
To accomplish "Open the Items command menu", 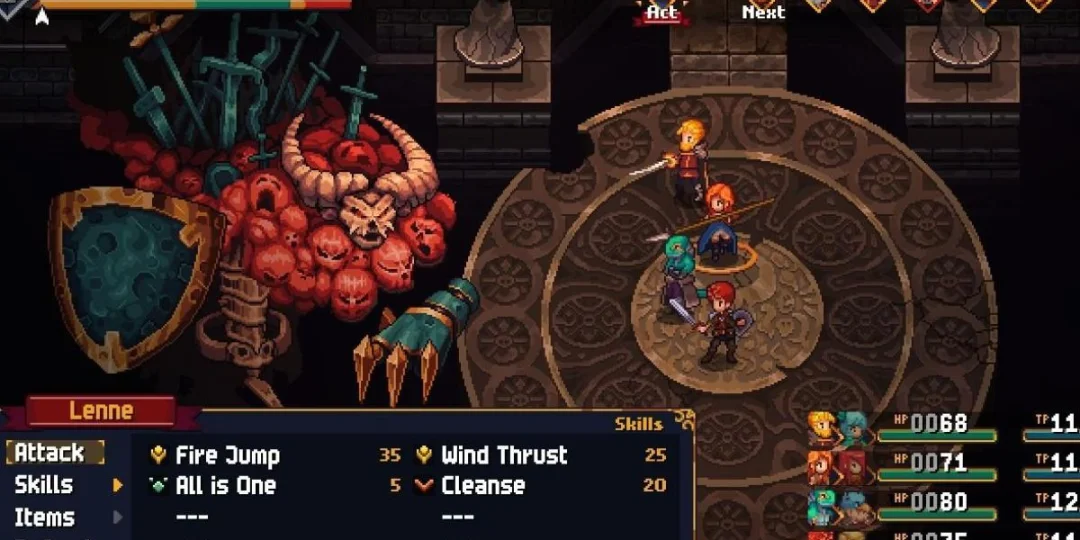I will 45,518.
